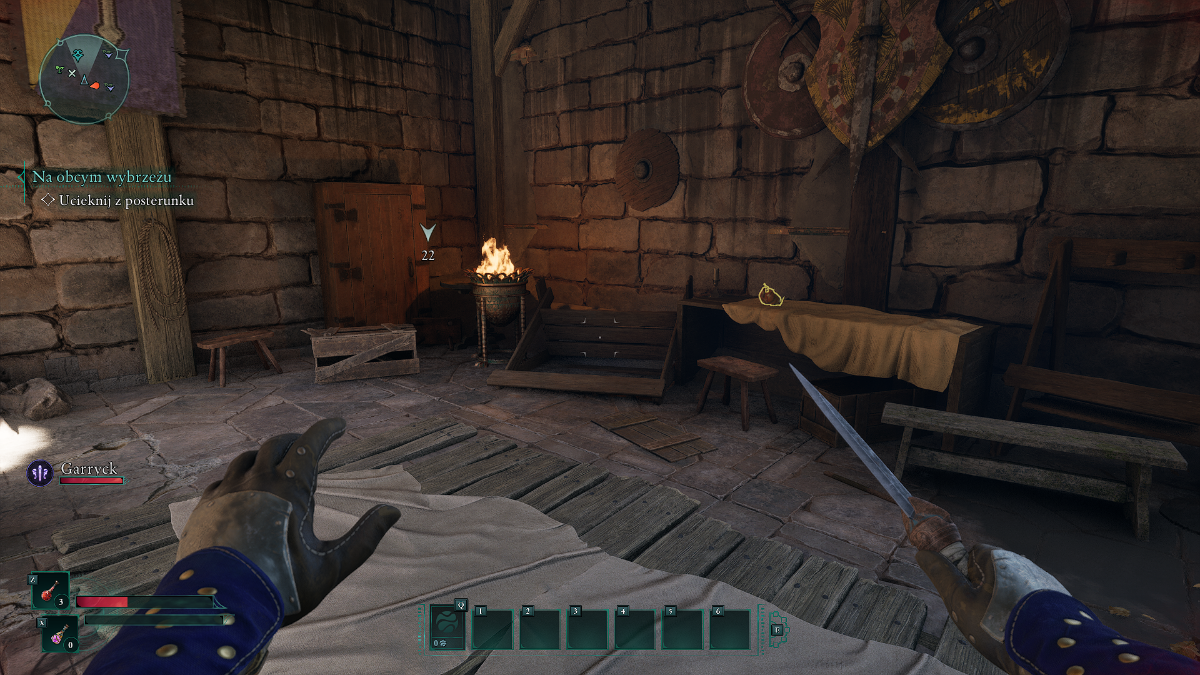Activate the ability in the Q slot

447,628
